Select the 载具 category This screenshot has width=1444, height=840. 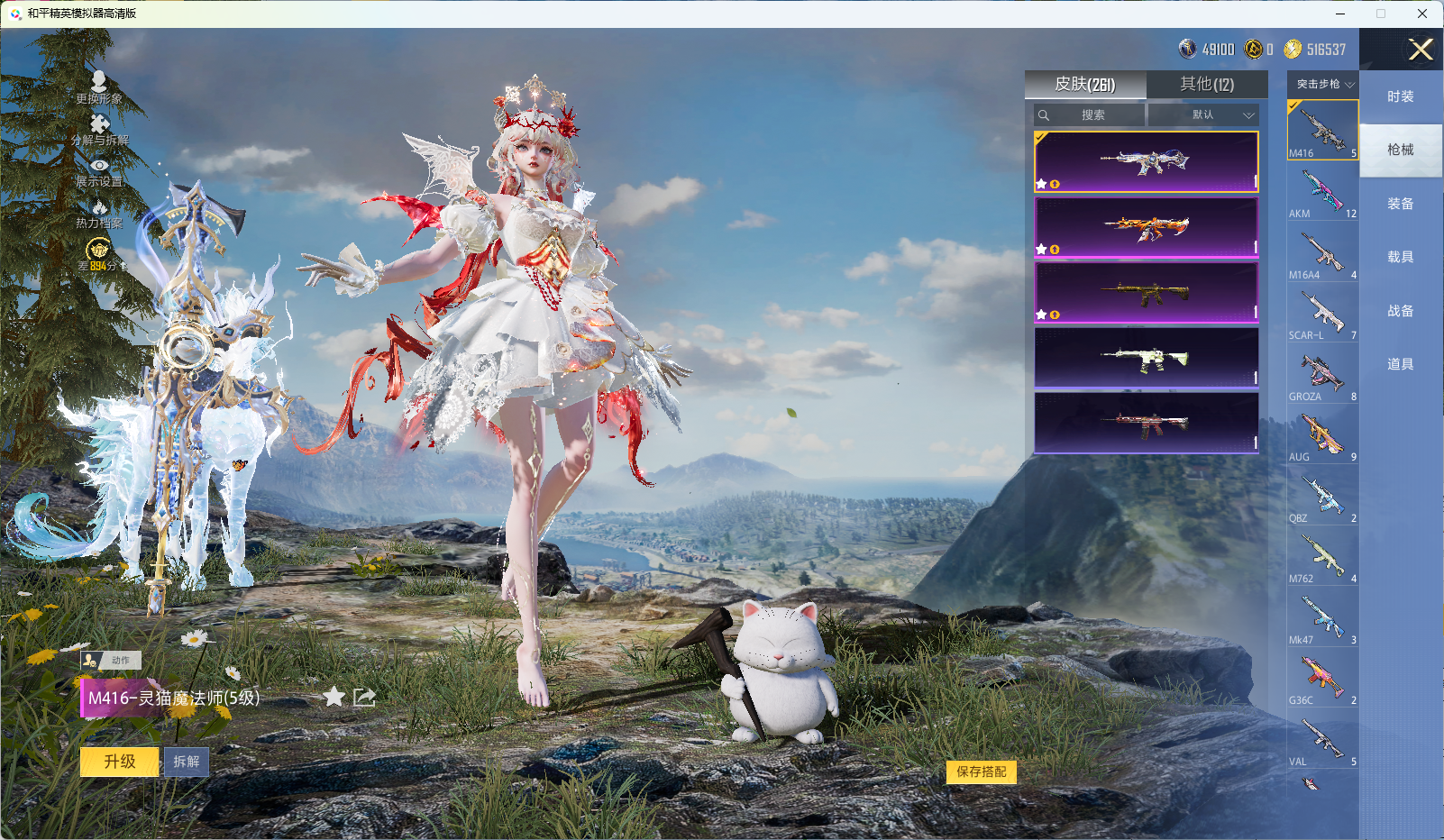coord(1400,257)
